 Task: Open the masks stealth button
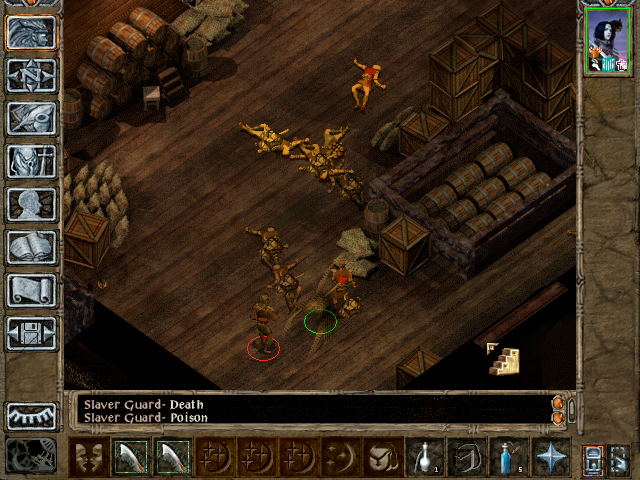click(88, 457)
